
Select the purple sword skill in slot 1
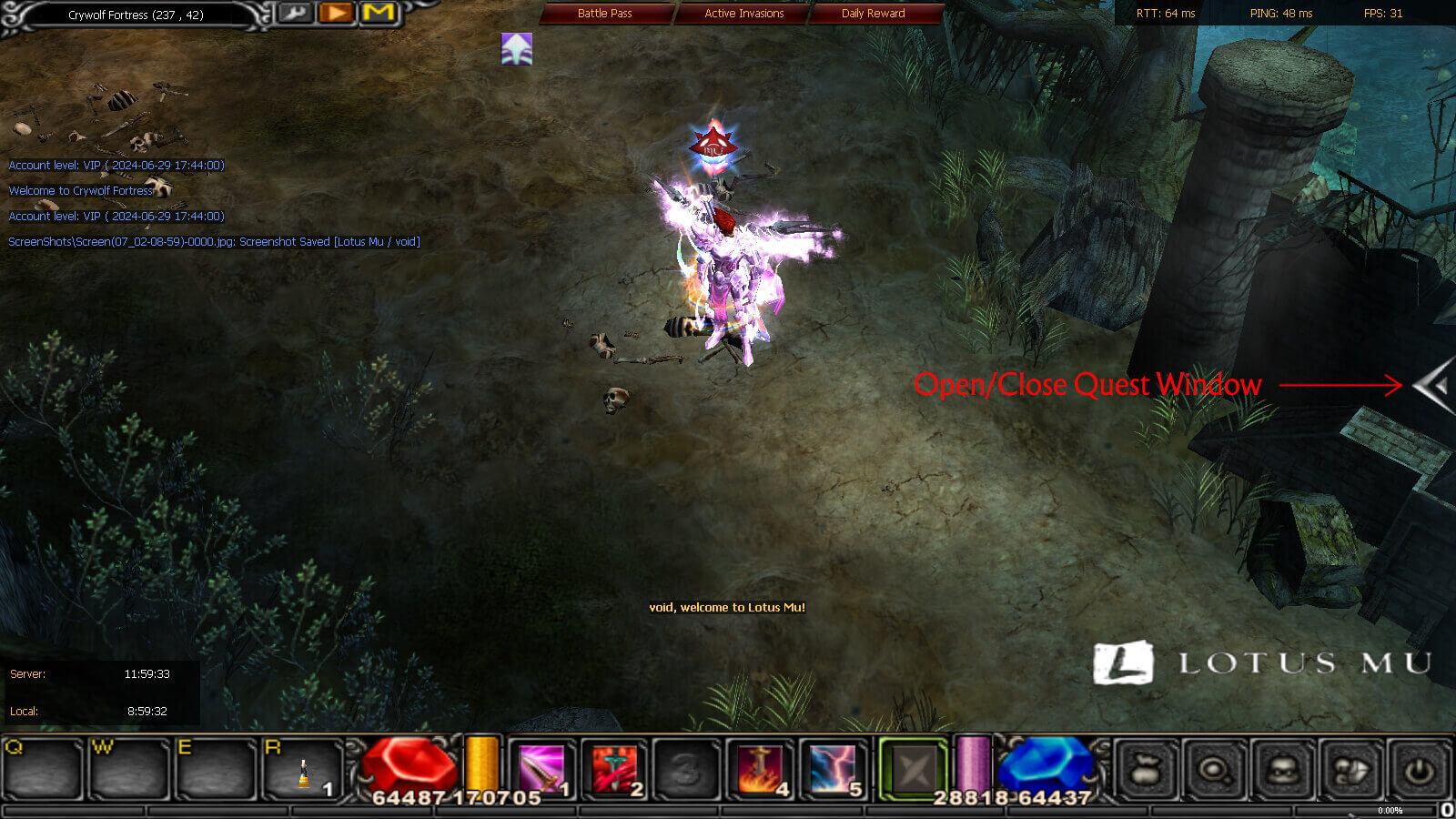541,769
